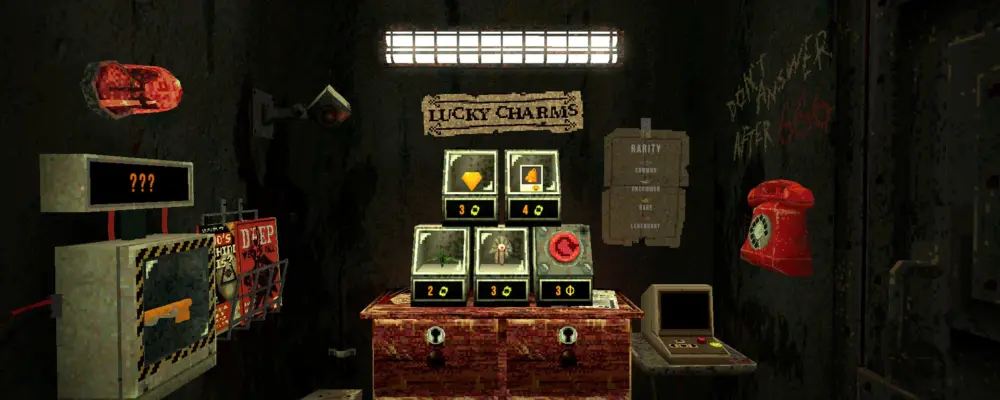Screen dimensions: 1000x400
Task: Pick the green plant charm costing 2
Action: [440, 256]
